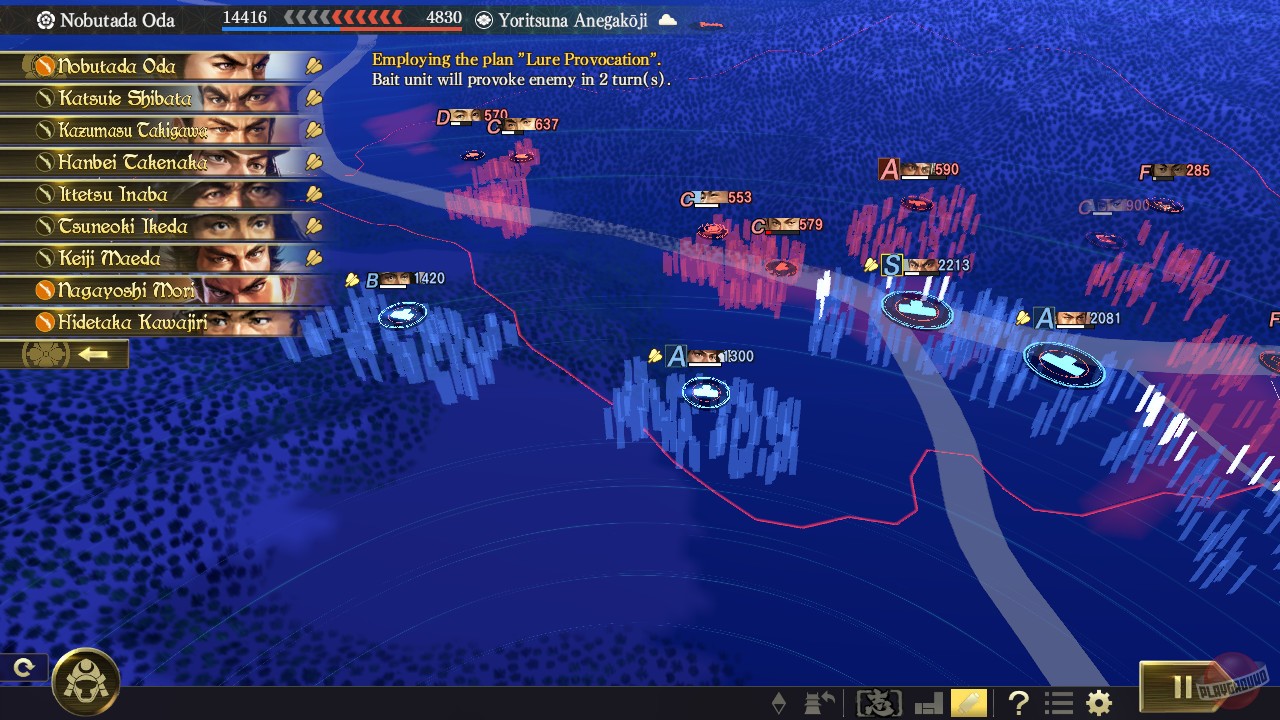Toggle the quill icon next to Hanbei Takenaka

point(312,162)
